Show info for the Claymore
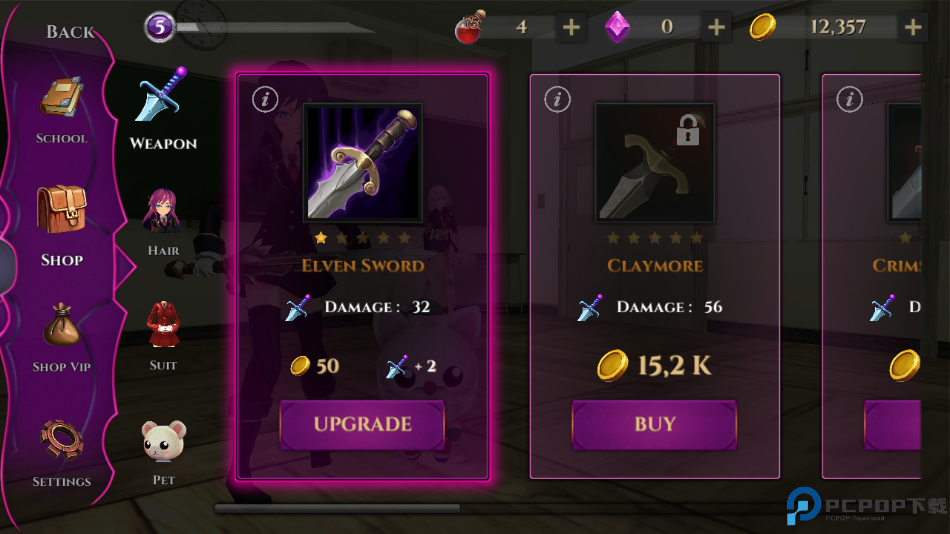The height and width of the screenshot is (534, 950). pyautogui.click(x=557, y=99)
